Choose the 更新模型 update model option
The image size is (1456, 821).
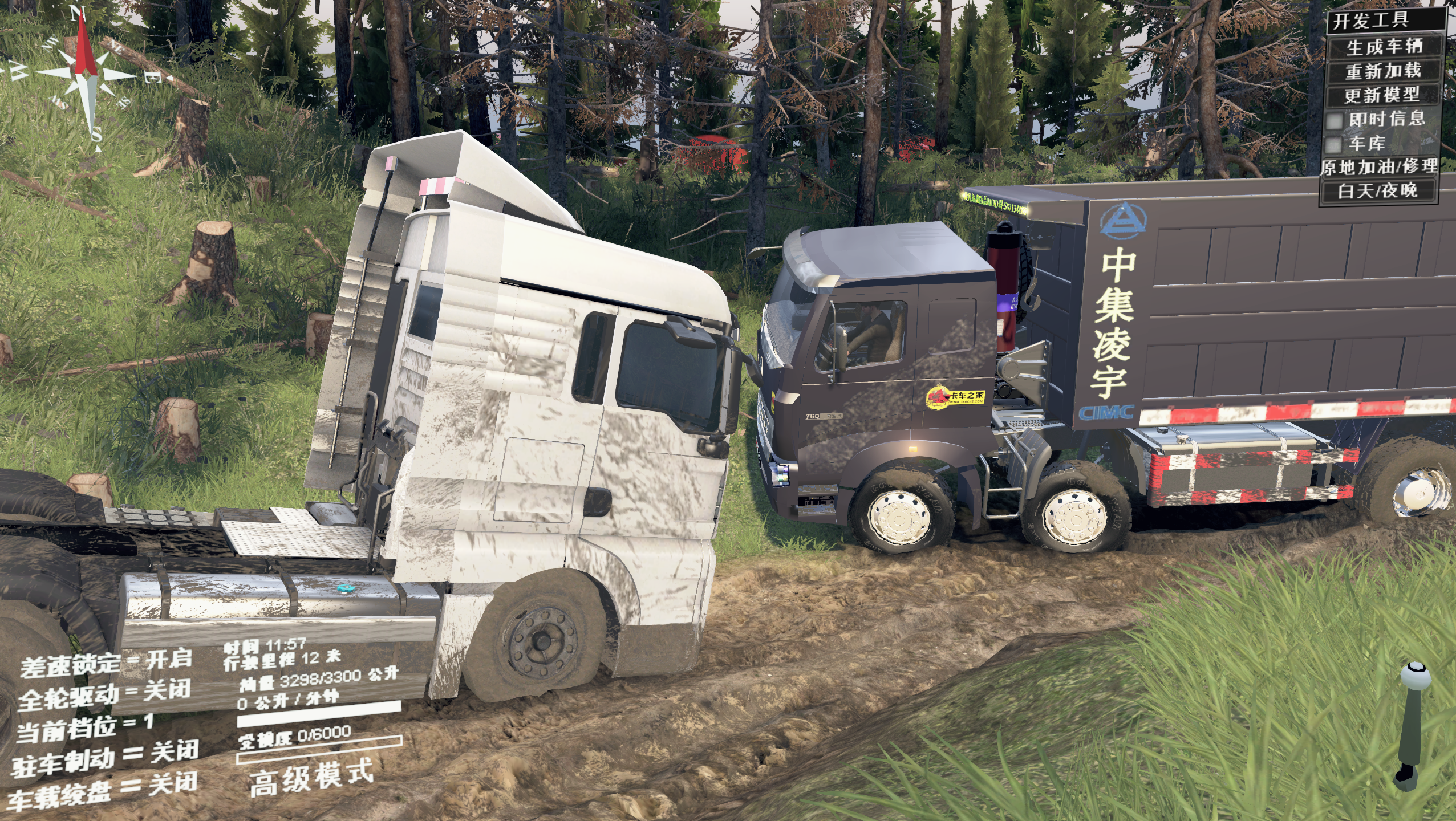point(1382,95)
